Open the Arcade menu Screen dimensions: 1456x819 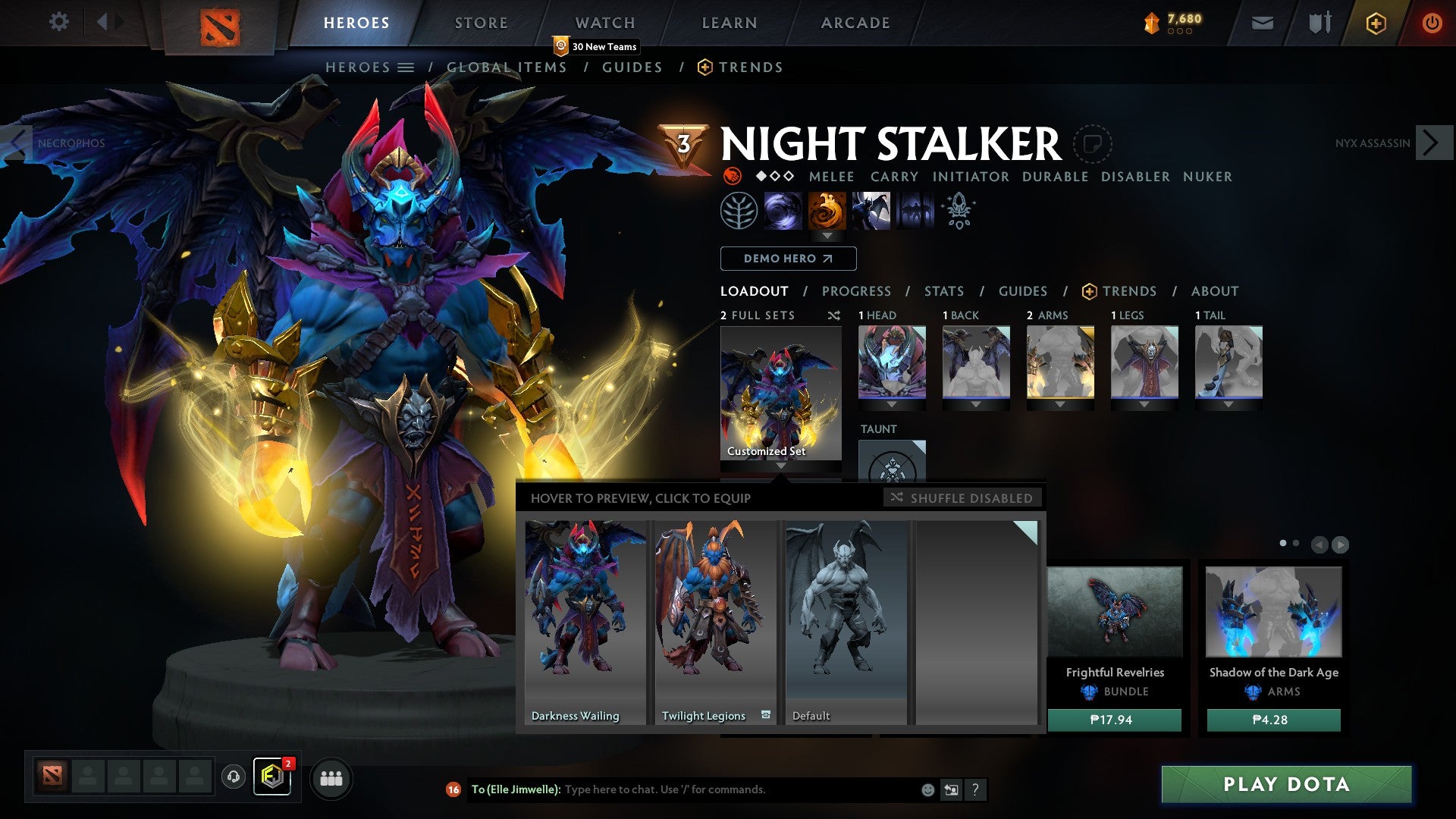click(x=855, y=22)
